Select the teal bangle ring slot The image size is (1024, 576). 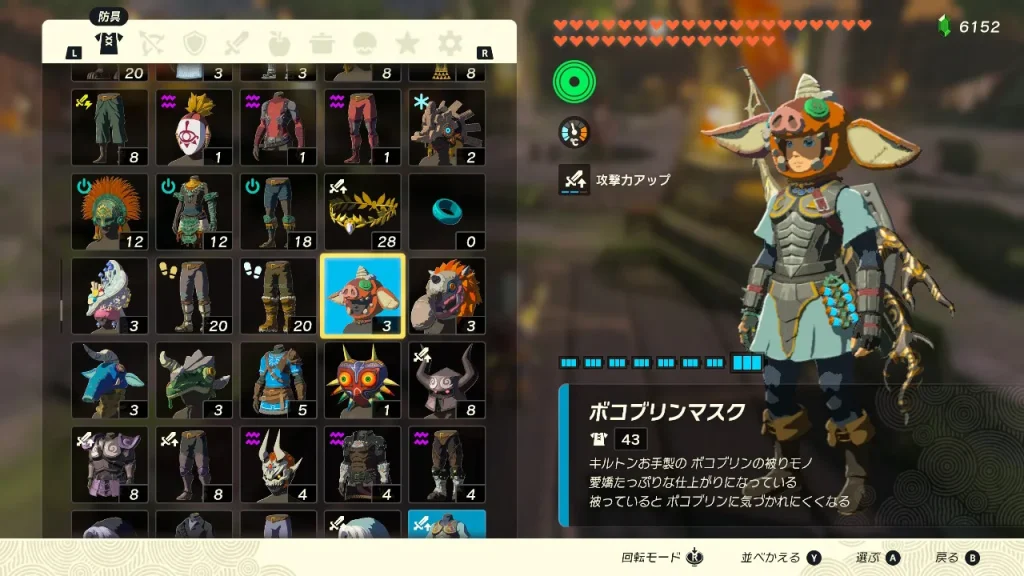pyautogui.click(x=446, y=212)
